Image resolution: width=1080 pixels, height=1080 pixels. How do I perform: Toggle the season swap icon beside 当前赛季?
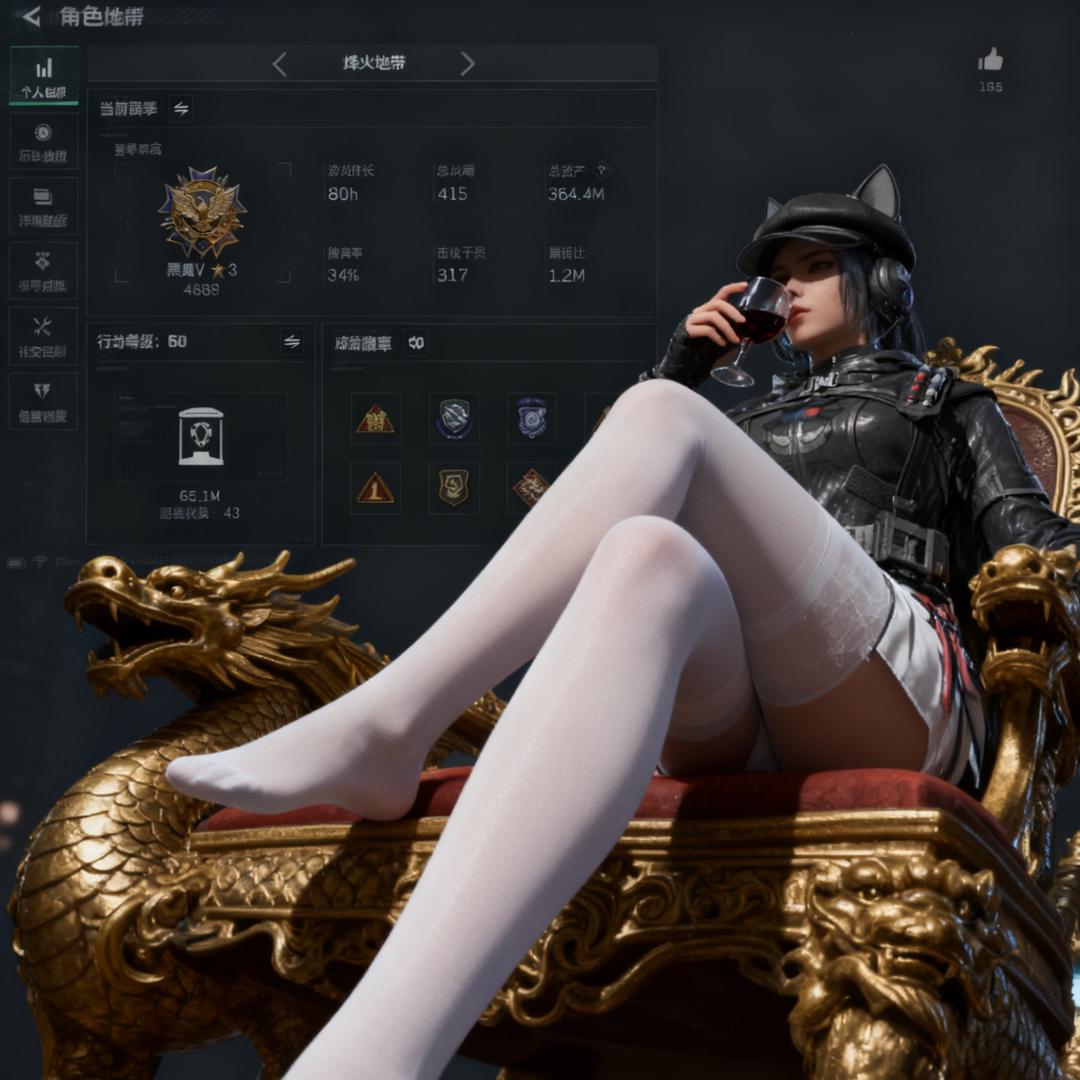pyautogui.click(x=181, y=109)
